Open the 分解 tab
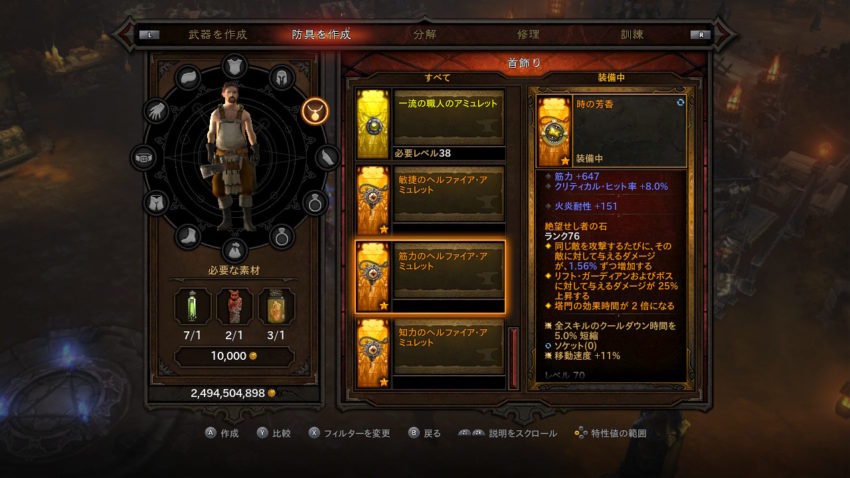850x478 pixels. 424,34
